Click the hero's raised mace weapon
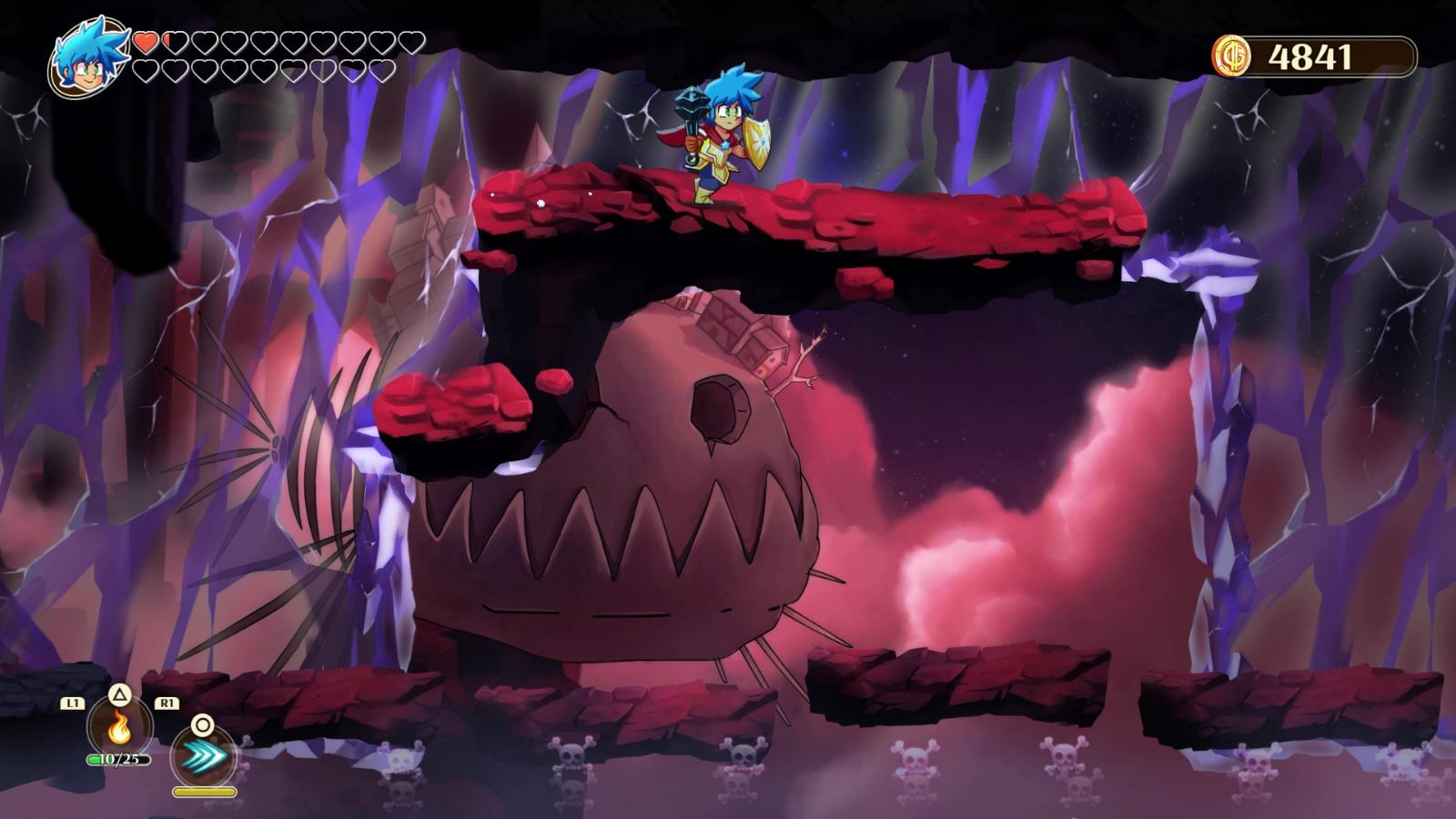 coord(691,101)
